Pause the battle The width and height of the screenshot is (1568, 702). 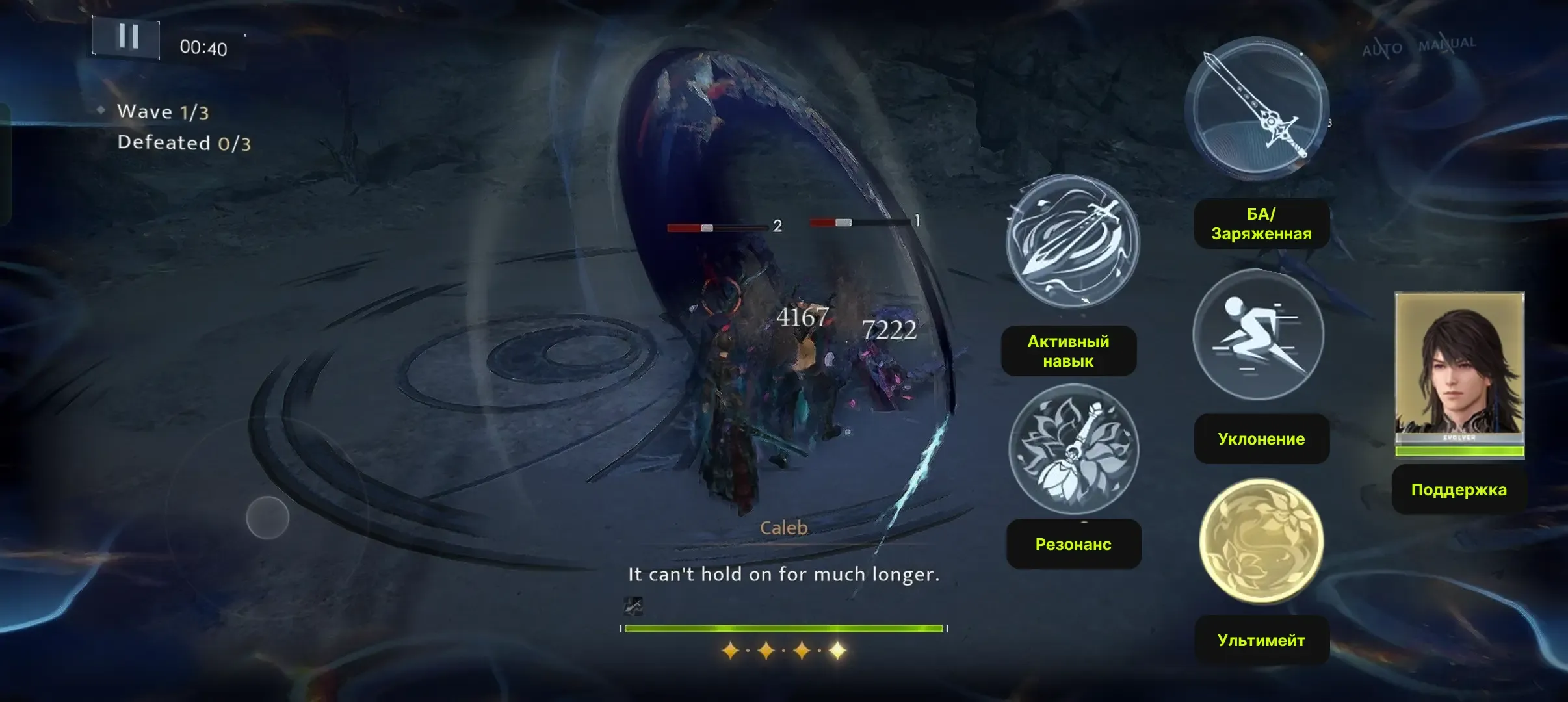pyautogui.click(x=126, y=37)
